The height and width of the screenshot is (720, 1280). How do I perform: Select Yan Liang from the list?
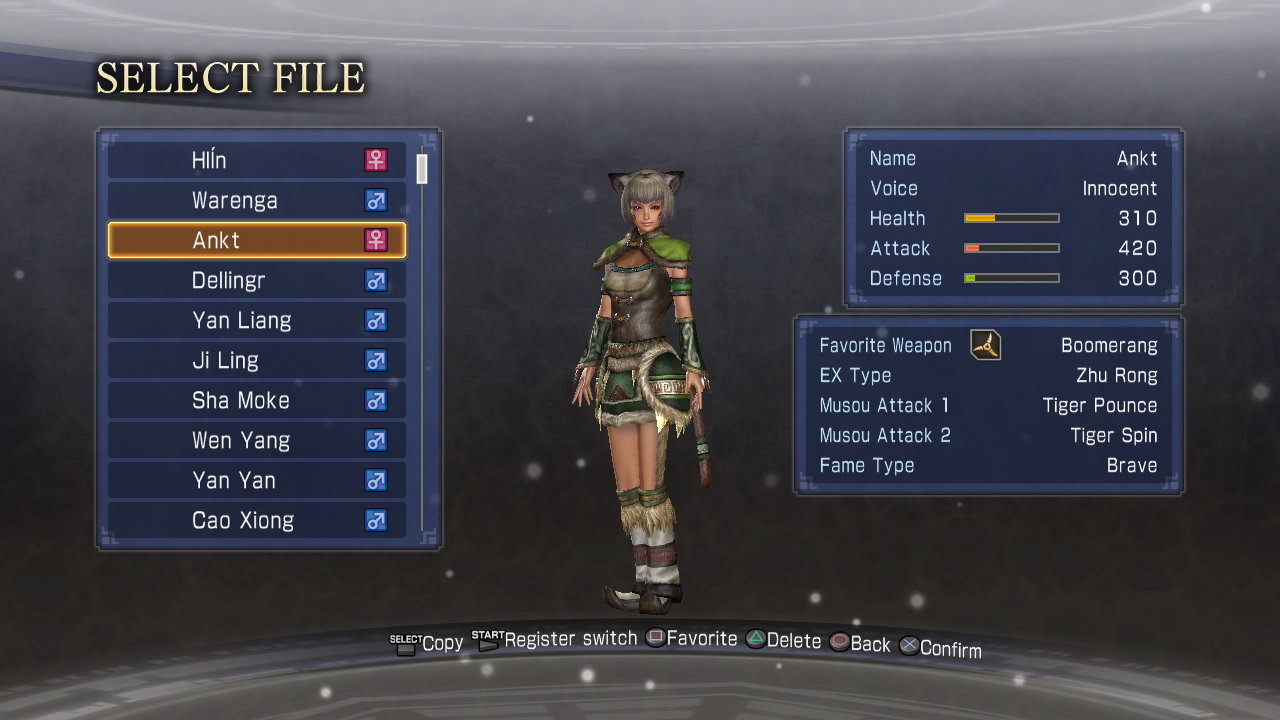(x=256, y=320)
